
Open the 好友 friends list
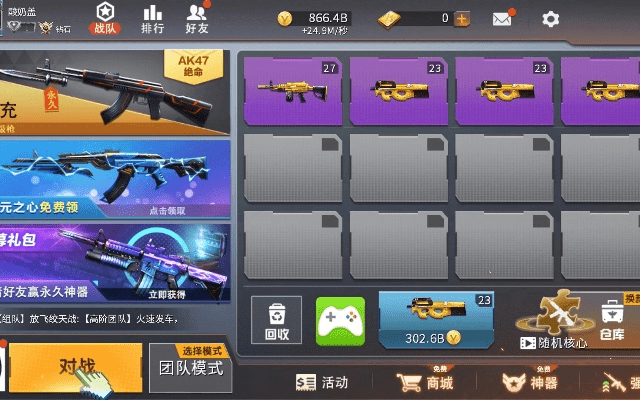197,18
